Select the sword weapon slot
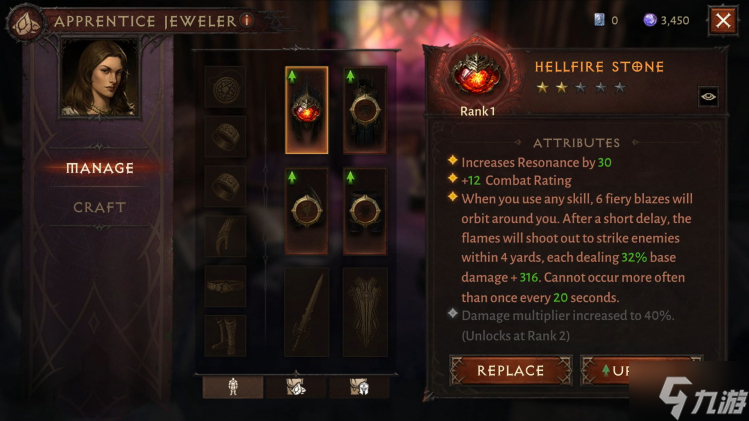This screenshot has width=749, height=421. 306,311
